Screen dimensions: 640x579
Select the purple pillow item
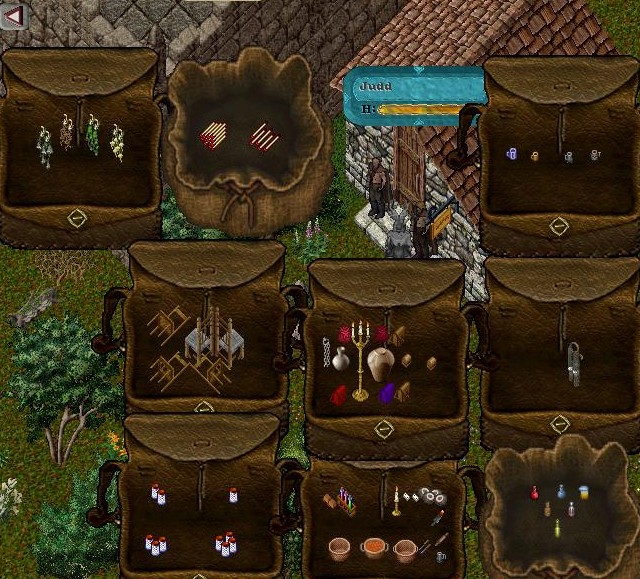[387, 392]
